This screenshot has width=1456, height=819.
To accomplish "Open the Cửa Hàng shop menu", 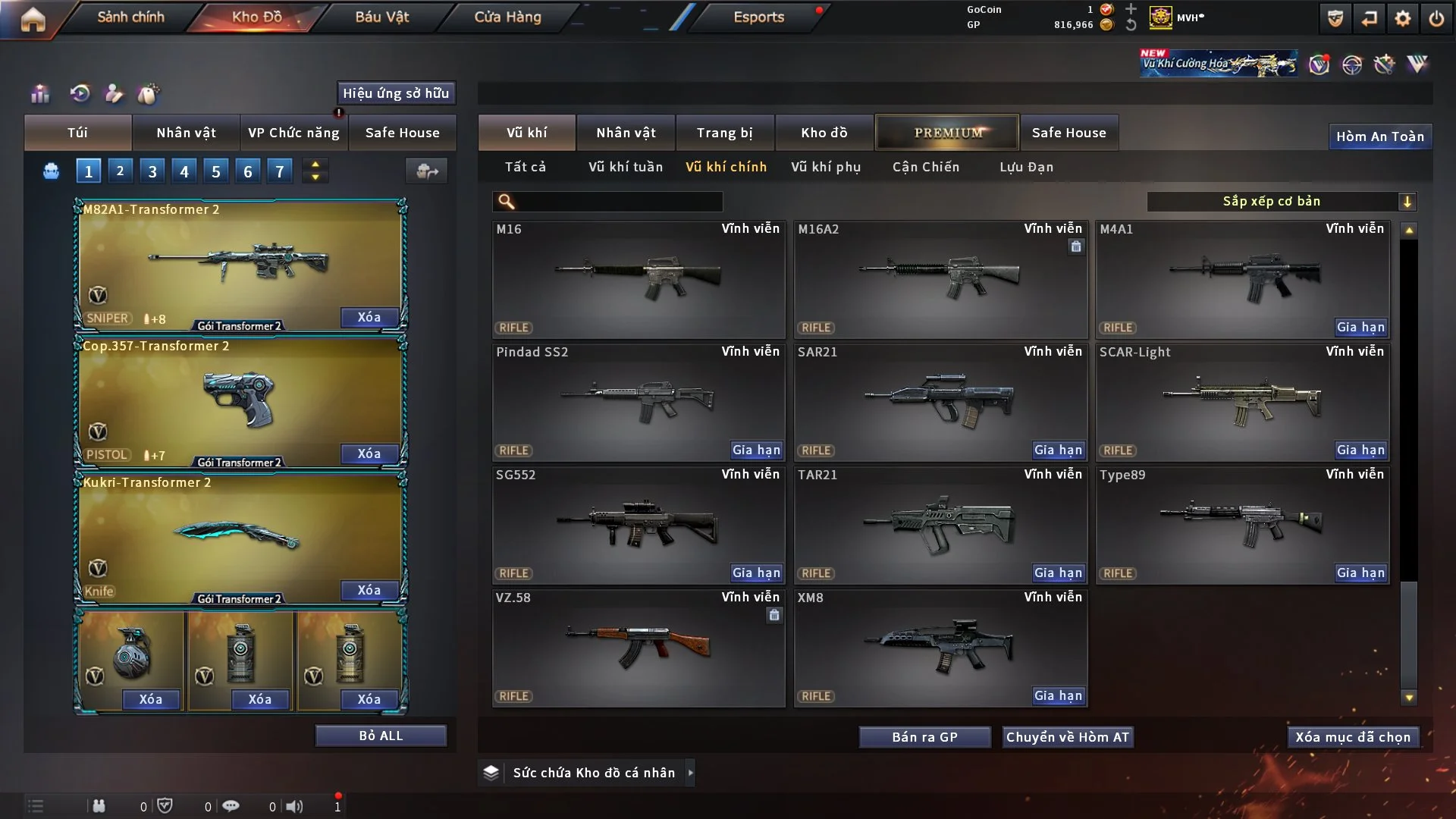I will (x=507, y=17).
